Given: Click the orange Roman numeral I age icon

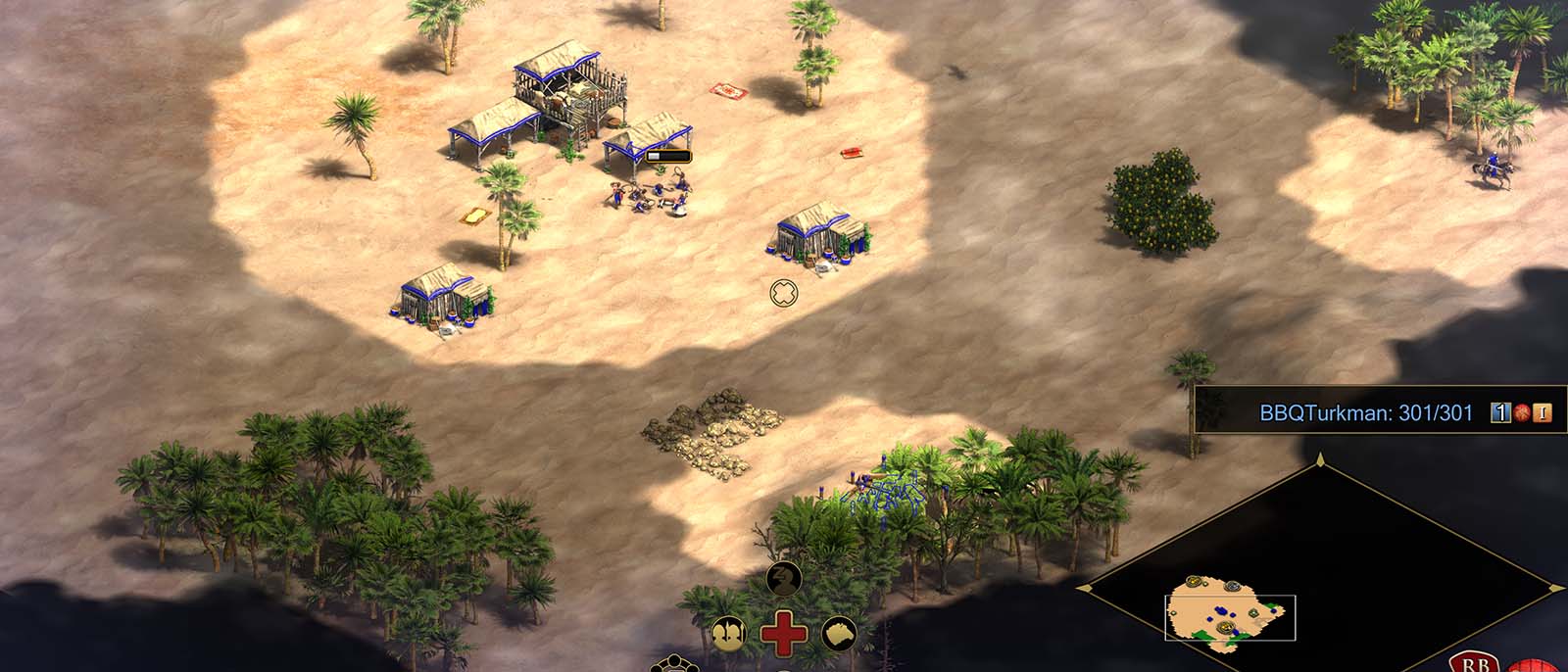Looking at the screenshot, I should click(1543, 413).
